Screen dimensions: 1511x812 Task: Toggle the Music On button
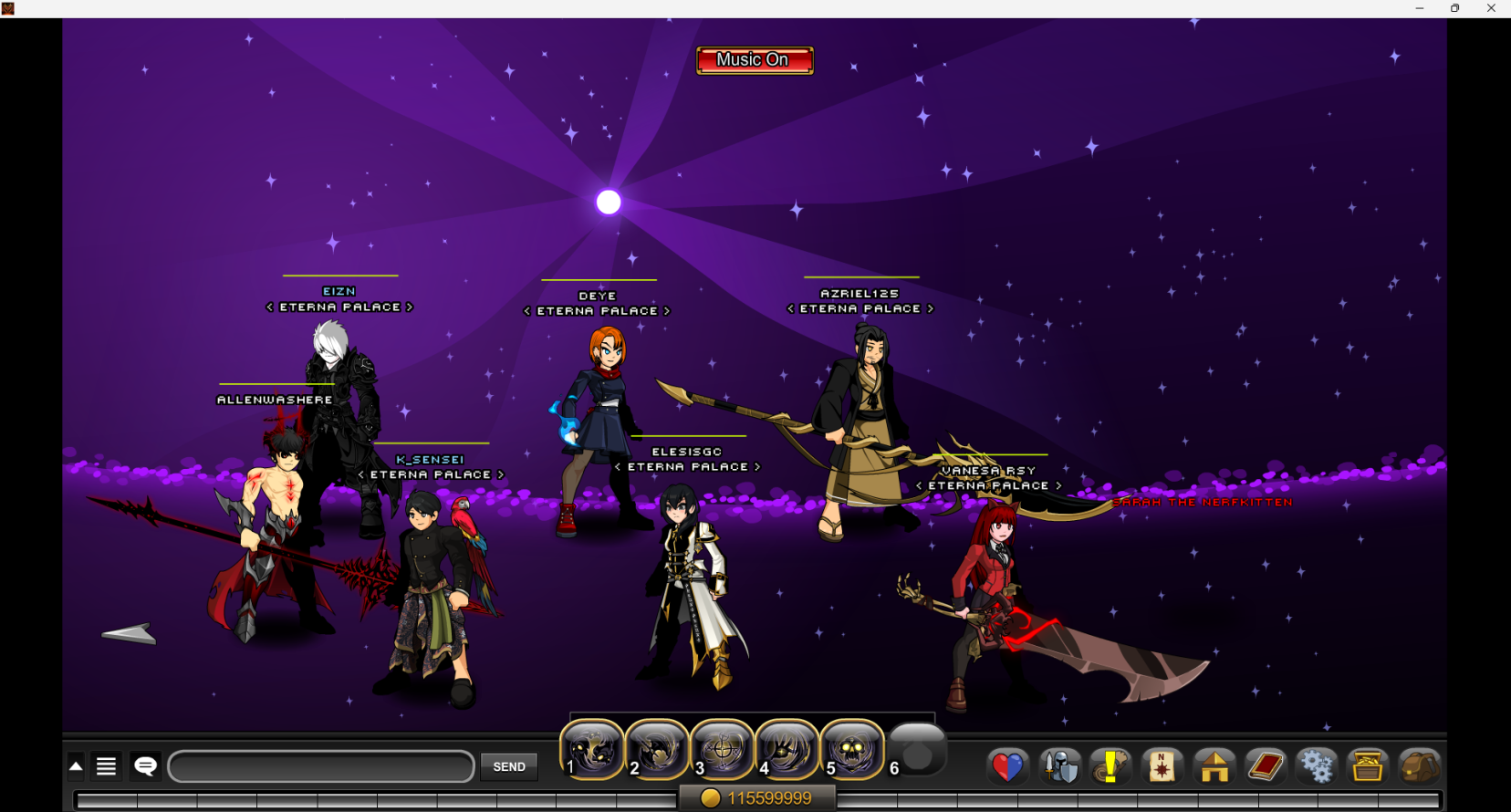pyautogui.click(x=755, y=60)
